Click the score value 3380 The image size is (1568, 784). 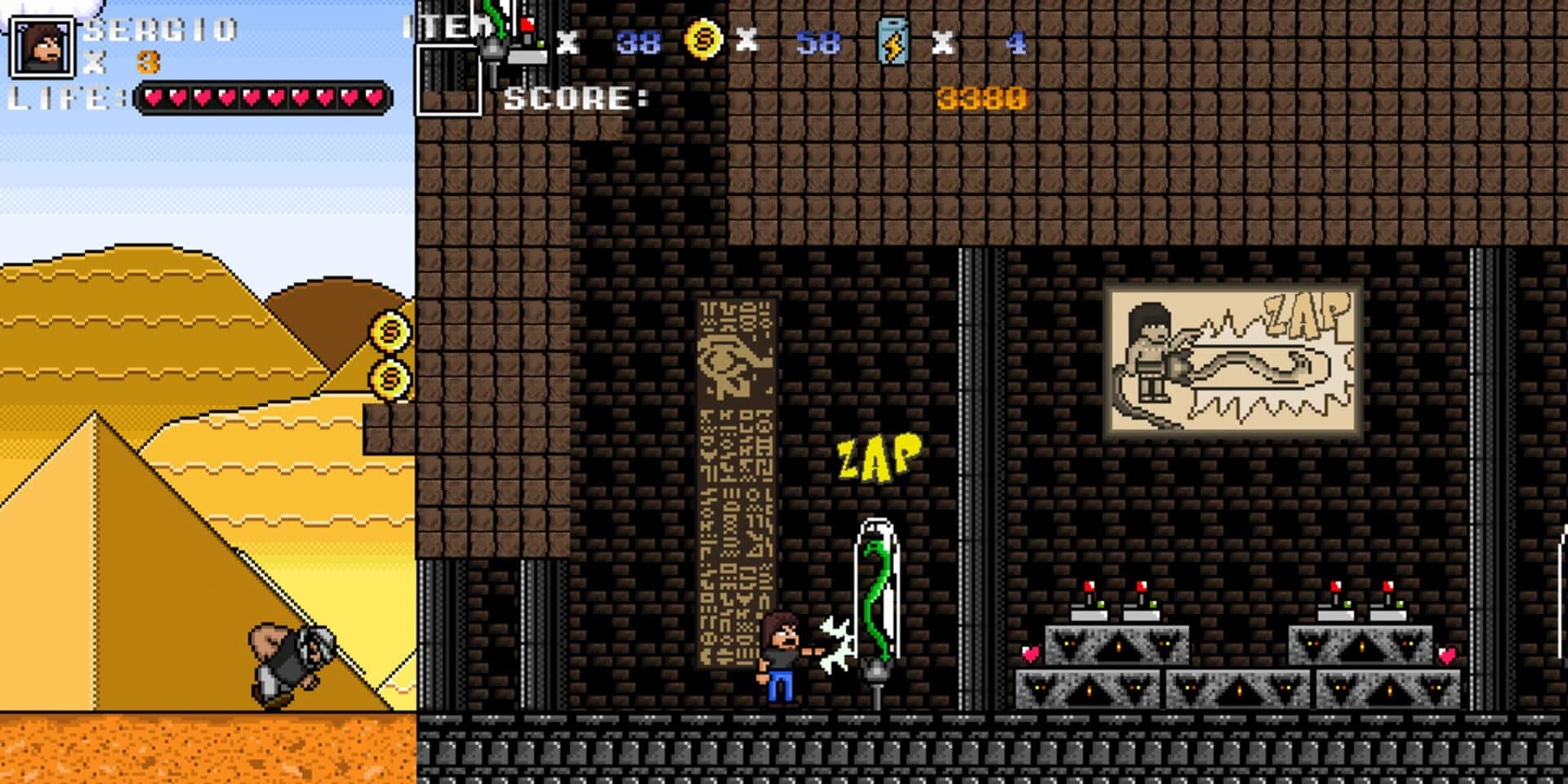(980, 98)
